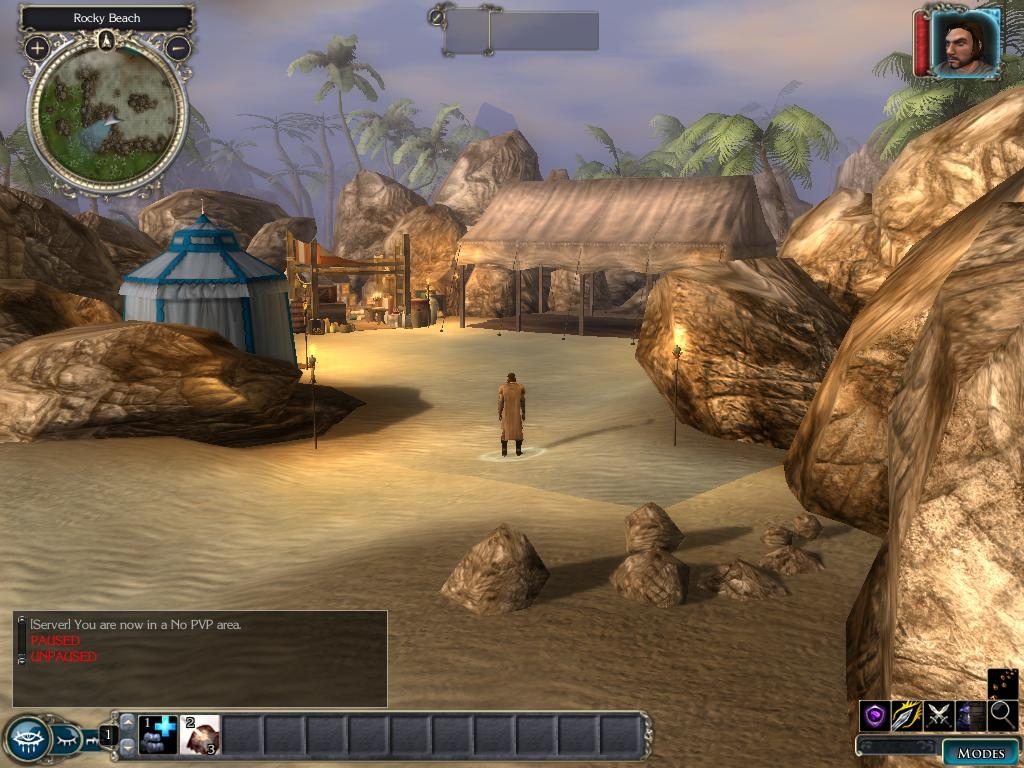The image size is (1024, 768).
Task: Click the minimap zoom-in plus button
Action: tap(37, 47)
